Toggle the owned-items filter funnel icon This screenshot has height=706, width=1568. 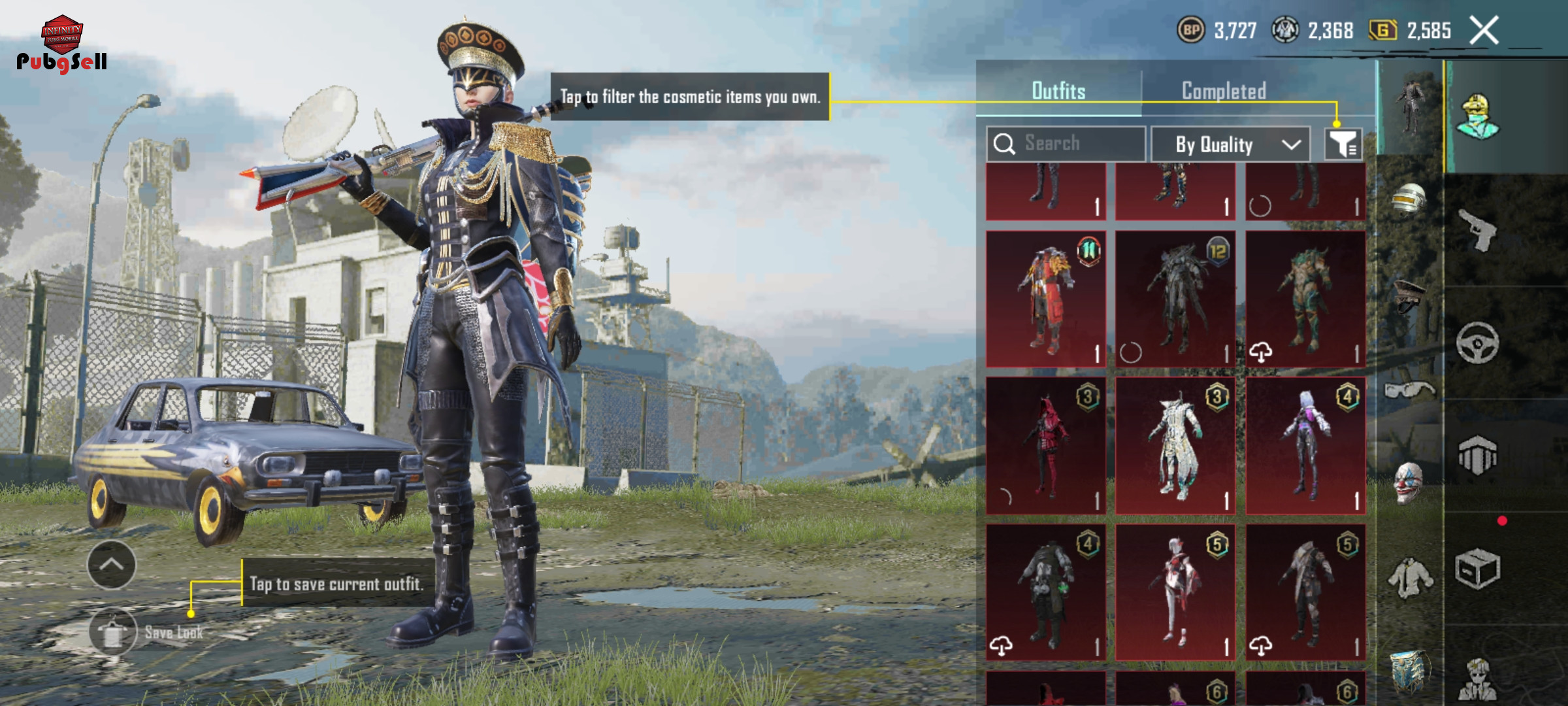coord(1343,144)
